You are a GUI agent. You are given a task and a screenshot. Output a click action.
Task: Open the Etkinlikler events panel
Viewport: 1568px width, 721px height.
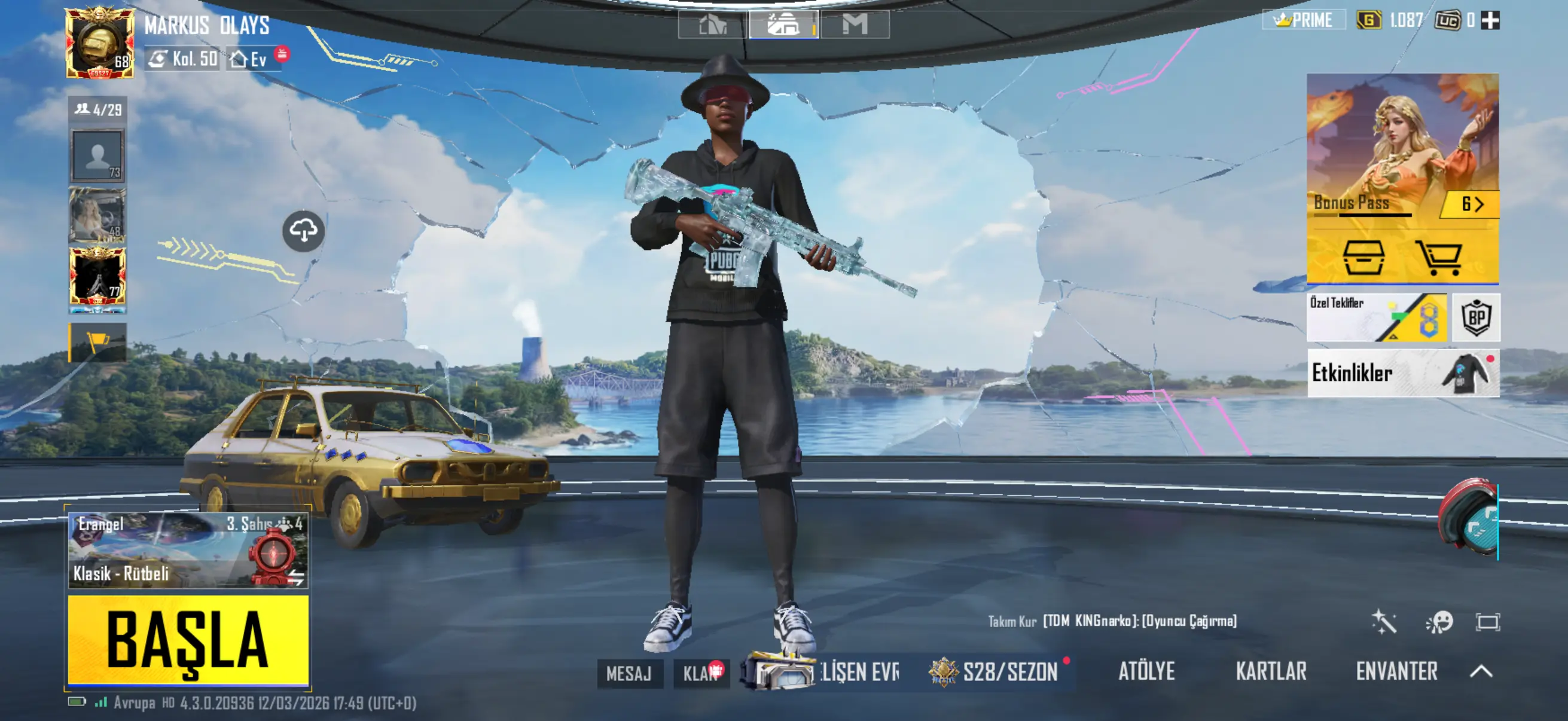(1402, 372)
